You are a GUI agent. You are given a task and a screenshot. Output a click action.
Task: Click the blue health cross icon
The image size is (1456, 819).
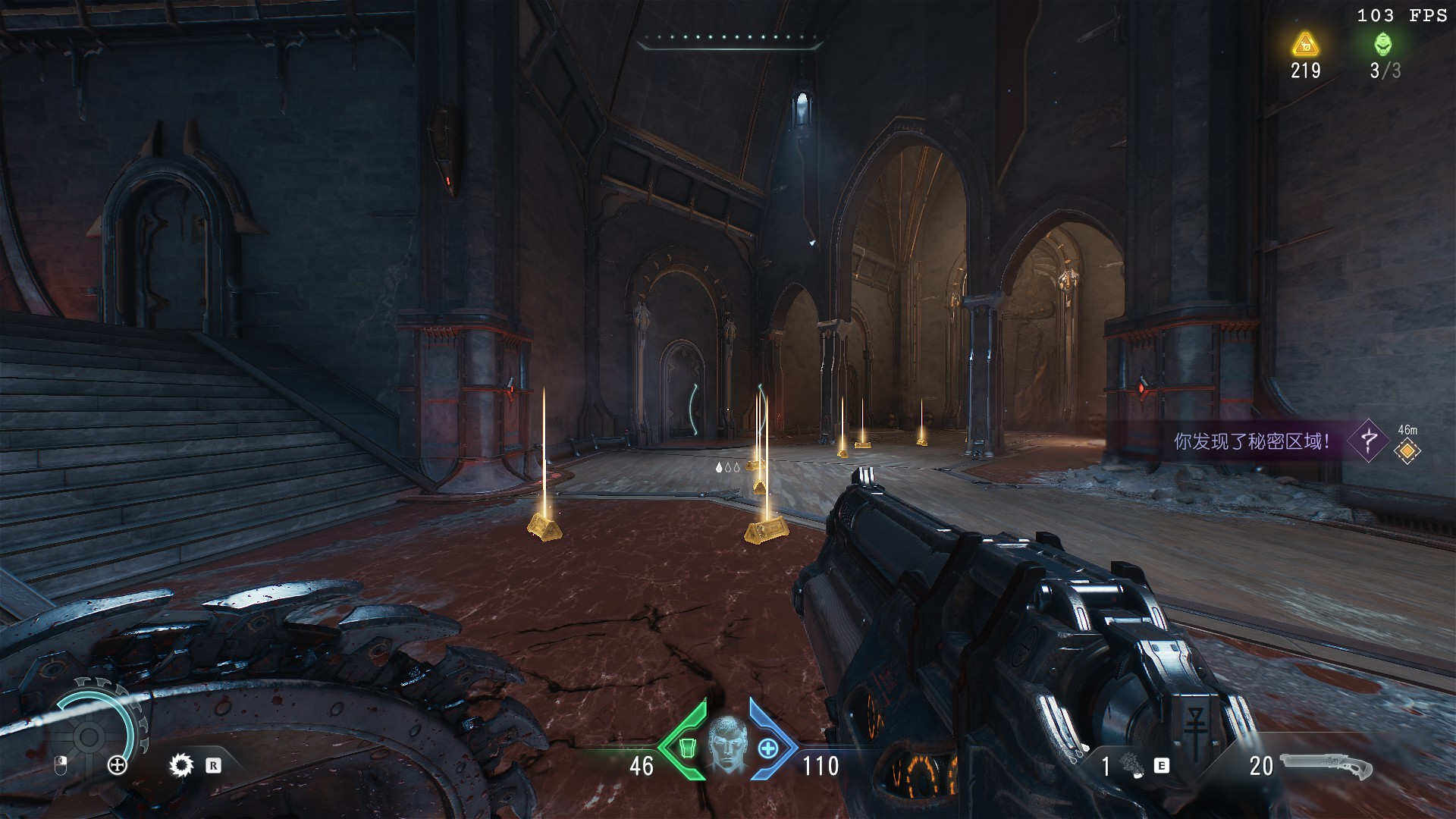(768, 748)
